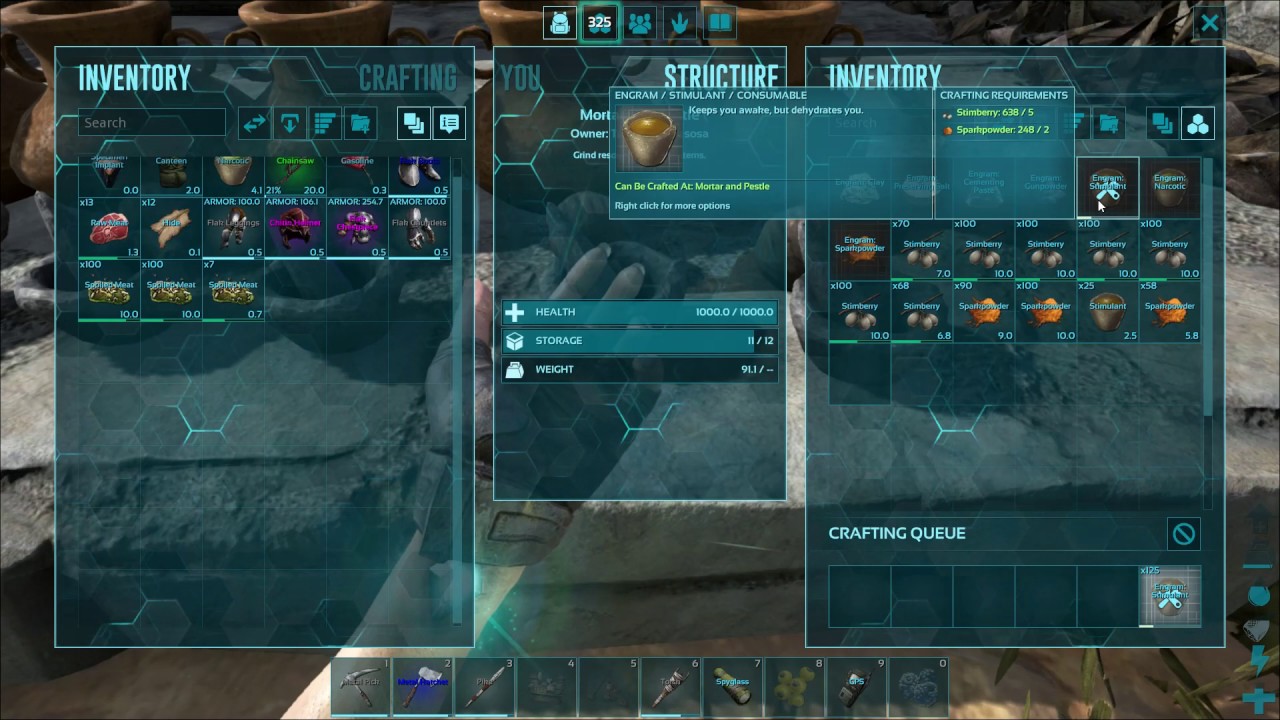Select the Engram: Narcotic icon
This screenshot has height=720, width=1280.
coord(1170,187)
